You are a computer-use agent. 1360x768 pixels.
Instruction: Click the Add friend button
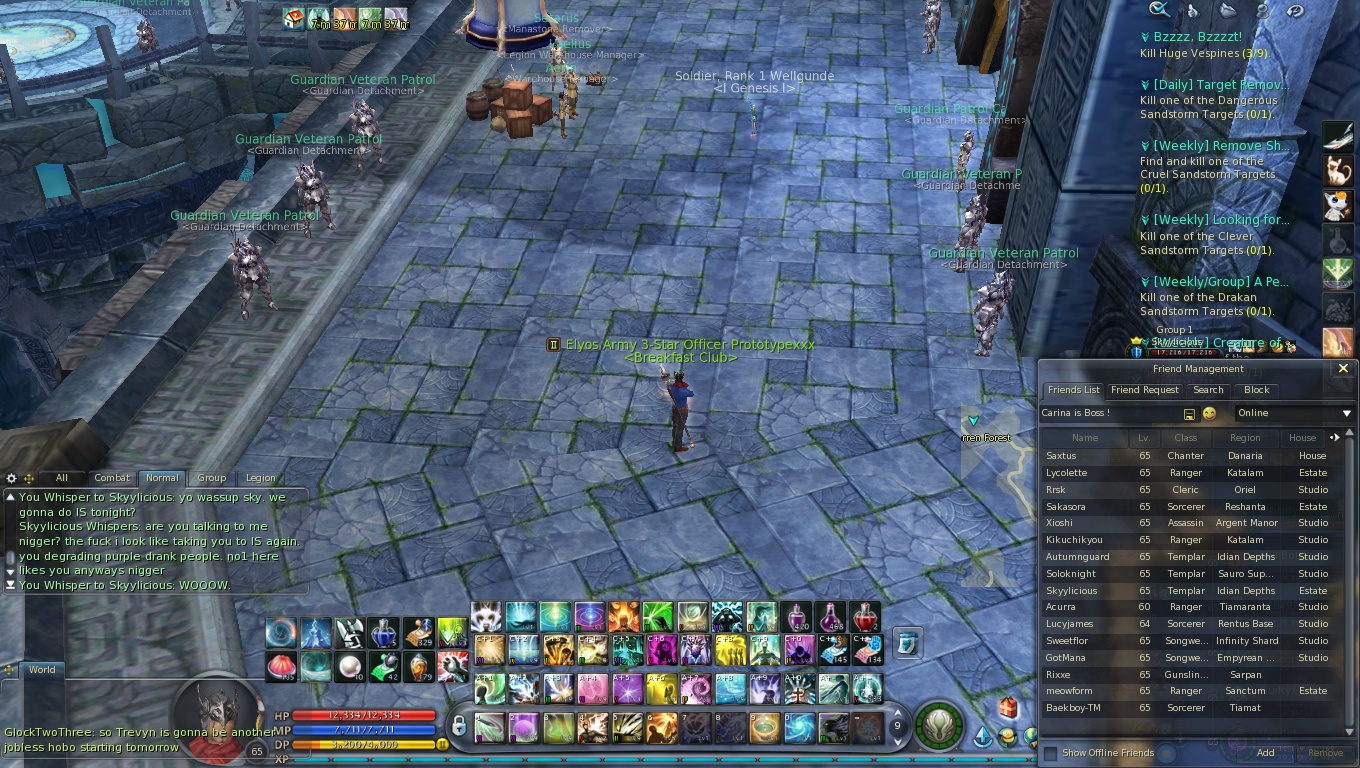click(1265, 753)
